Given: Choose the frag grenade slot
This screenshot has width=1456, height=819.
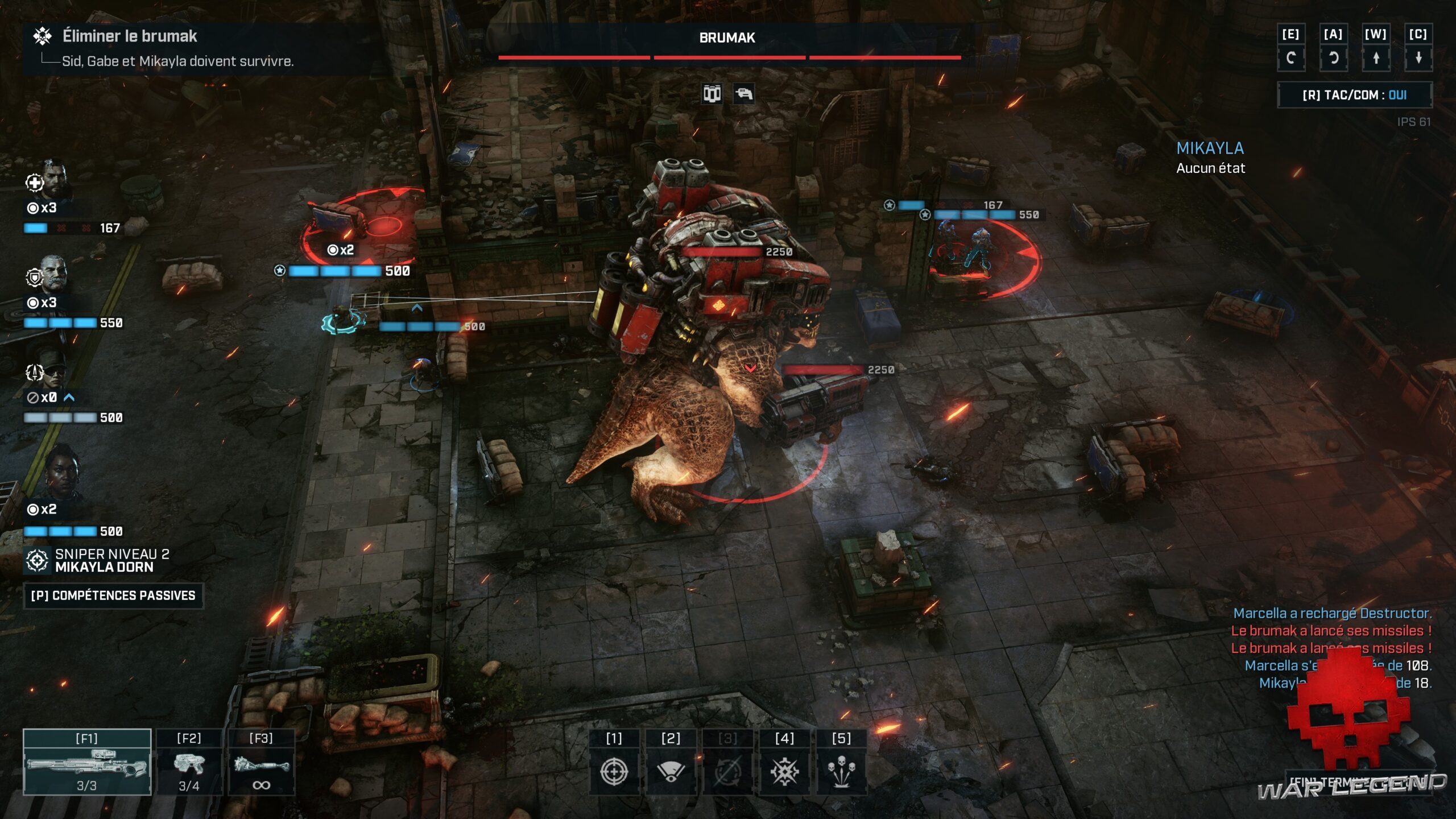Looking at the screenshot, I should [x=261, y=762].
